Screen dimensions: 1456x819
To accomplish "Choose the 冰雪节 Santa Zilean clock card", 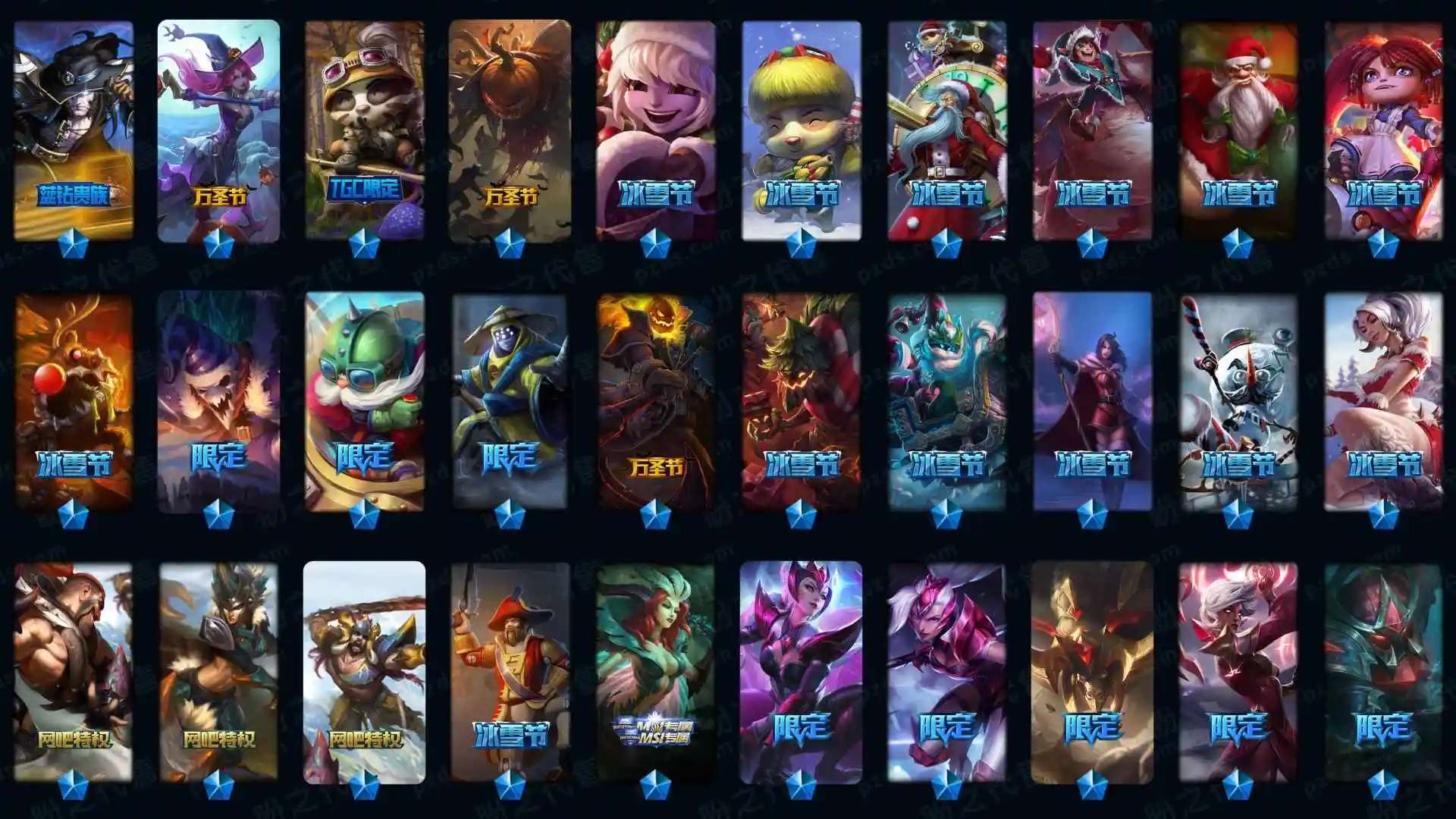I will tap(947, 129).
